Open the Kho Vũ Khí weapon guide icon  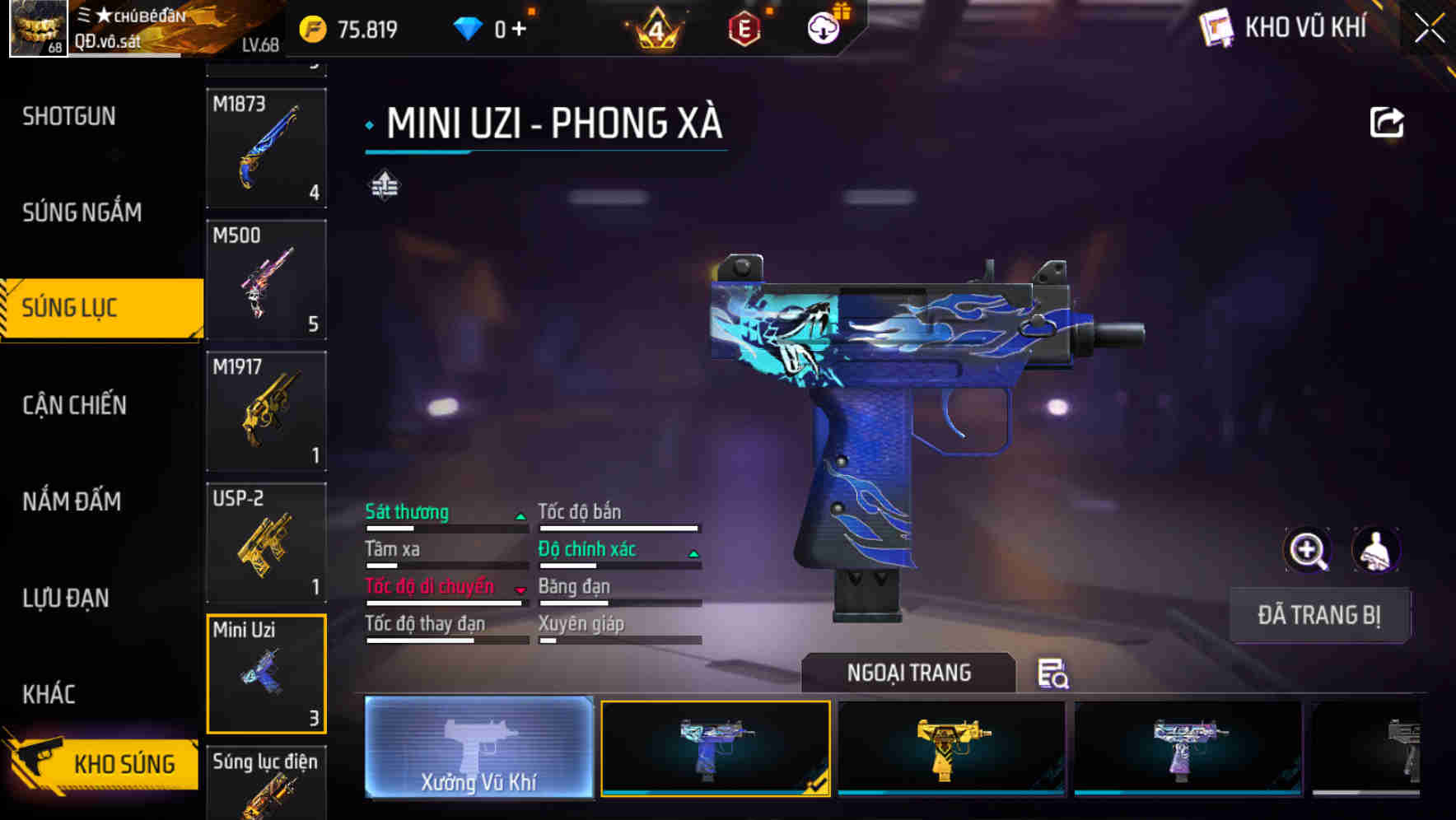pyautogui.click(x=1217, y=27)
